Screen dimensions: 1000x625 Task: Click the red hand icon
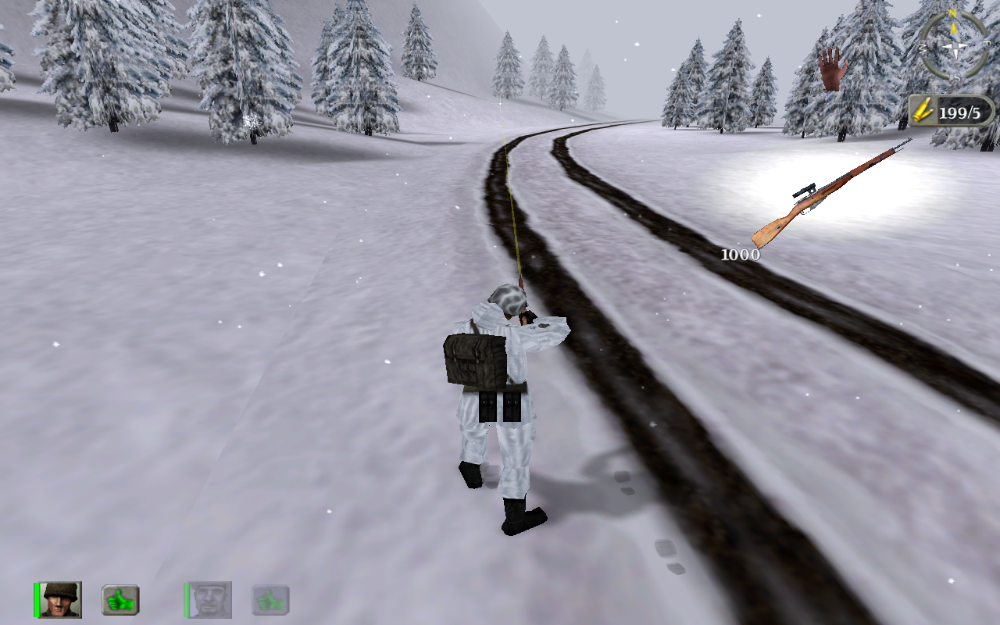point(832,69)
